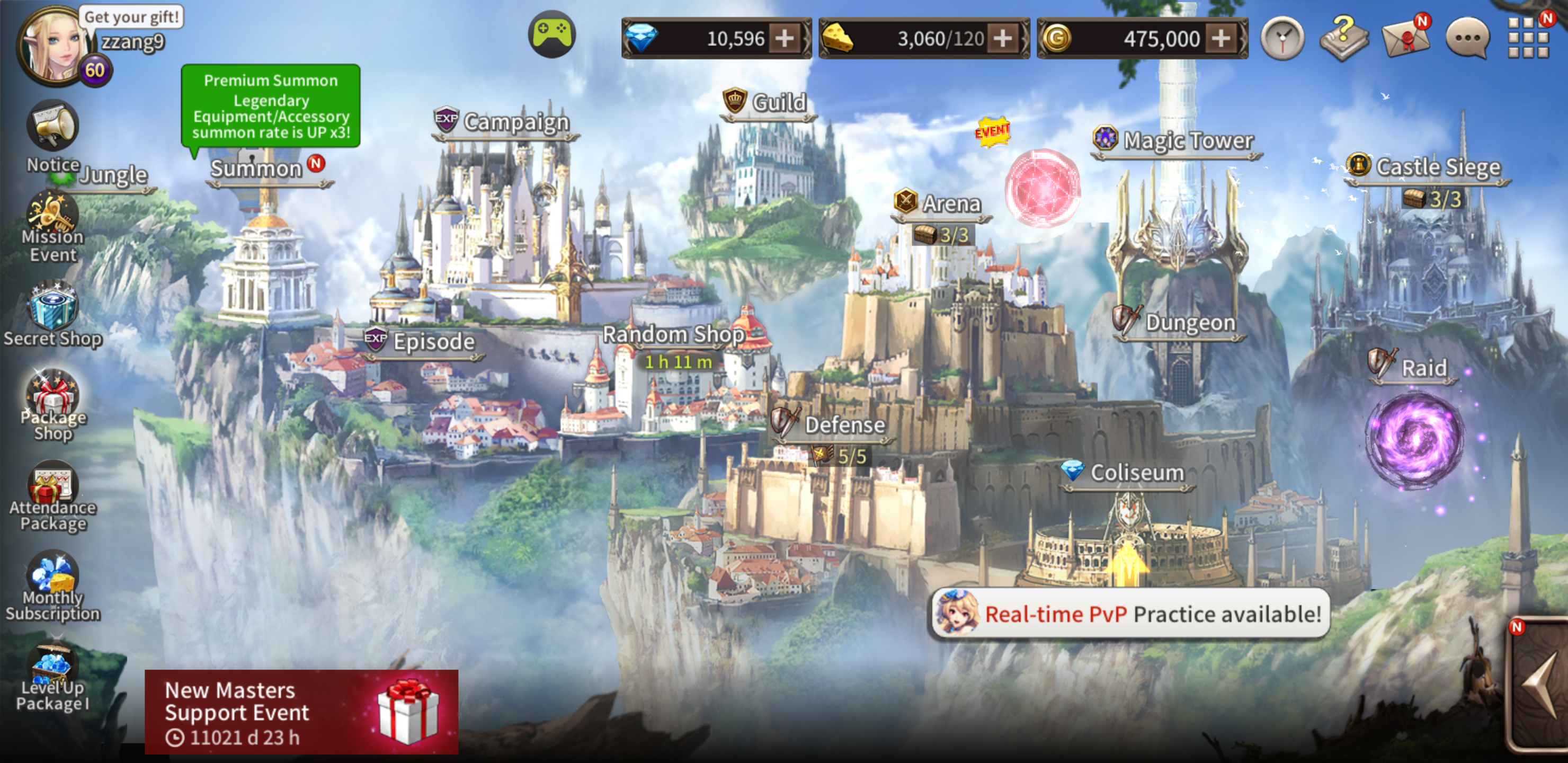Open the Episode mode

(x=433, y=342)
